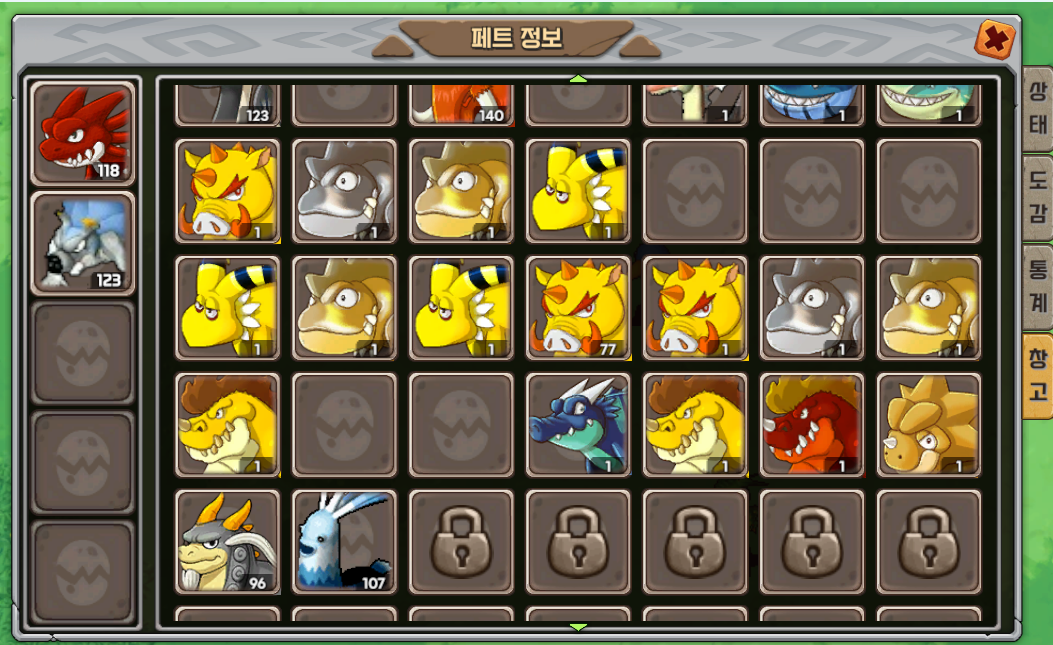Choose the red dinosaur pet slot
Viewport: 1053px width, 645px height.
812,425
